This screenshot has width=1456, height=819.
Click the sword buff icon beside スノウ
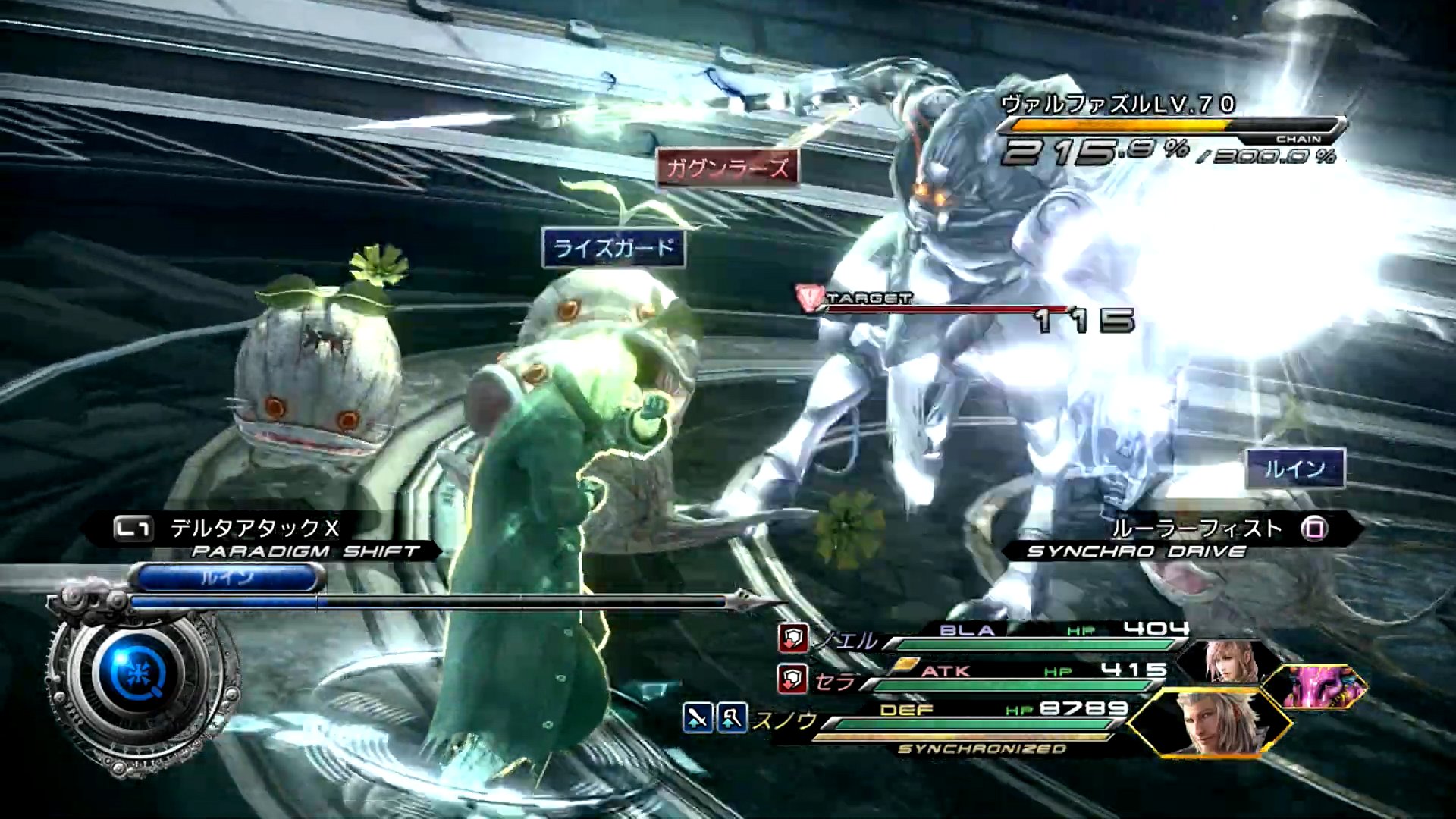click(698, 718)
